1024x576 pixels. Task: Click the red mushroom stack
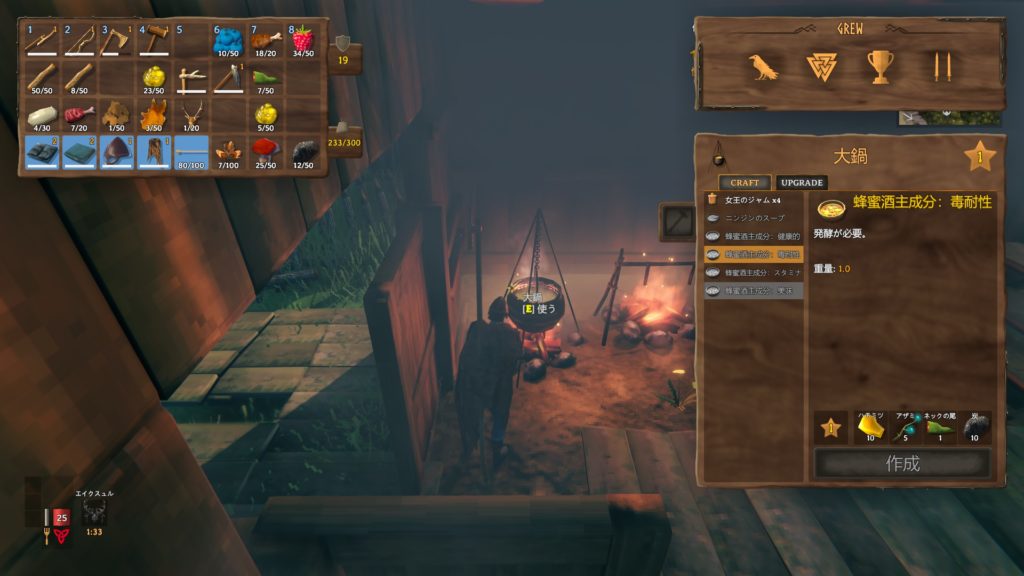[x=265, y=152]
